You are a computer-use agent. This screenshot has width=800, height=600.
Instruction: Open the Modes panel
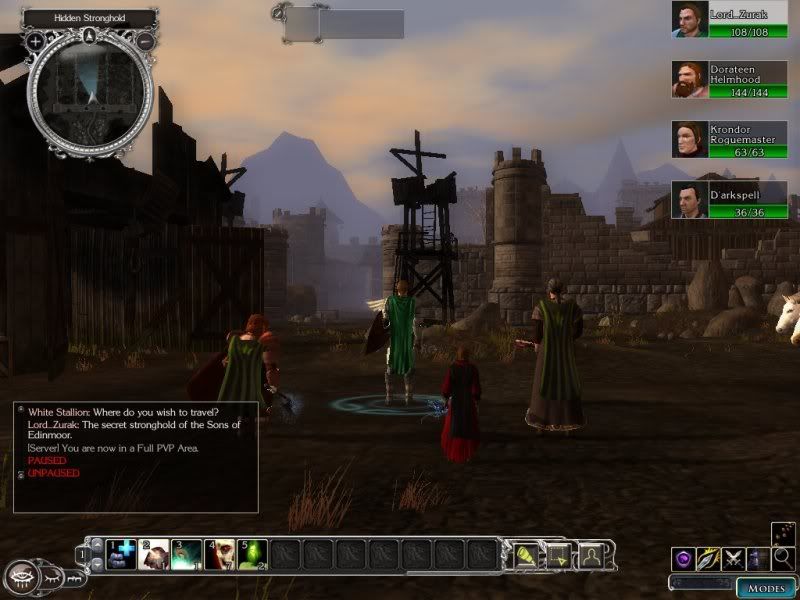(x=765, y=587)
